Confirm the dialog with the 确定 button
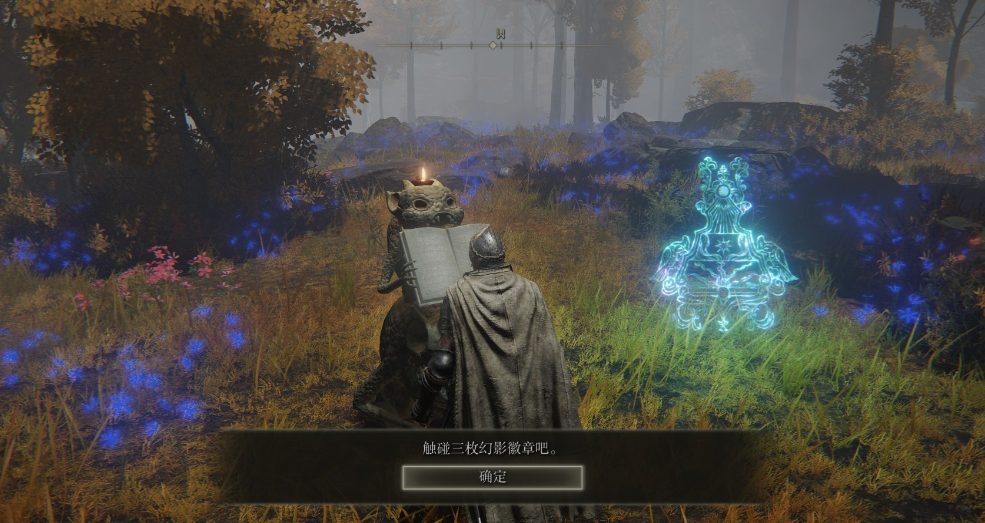985x523 pixels. pyautogui.click(x=492, y=477)
